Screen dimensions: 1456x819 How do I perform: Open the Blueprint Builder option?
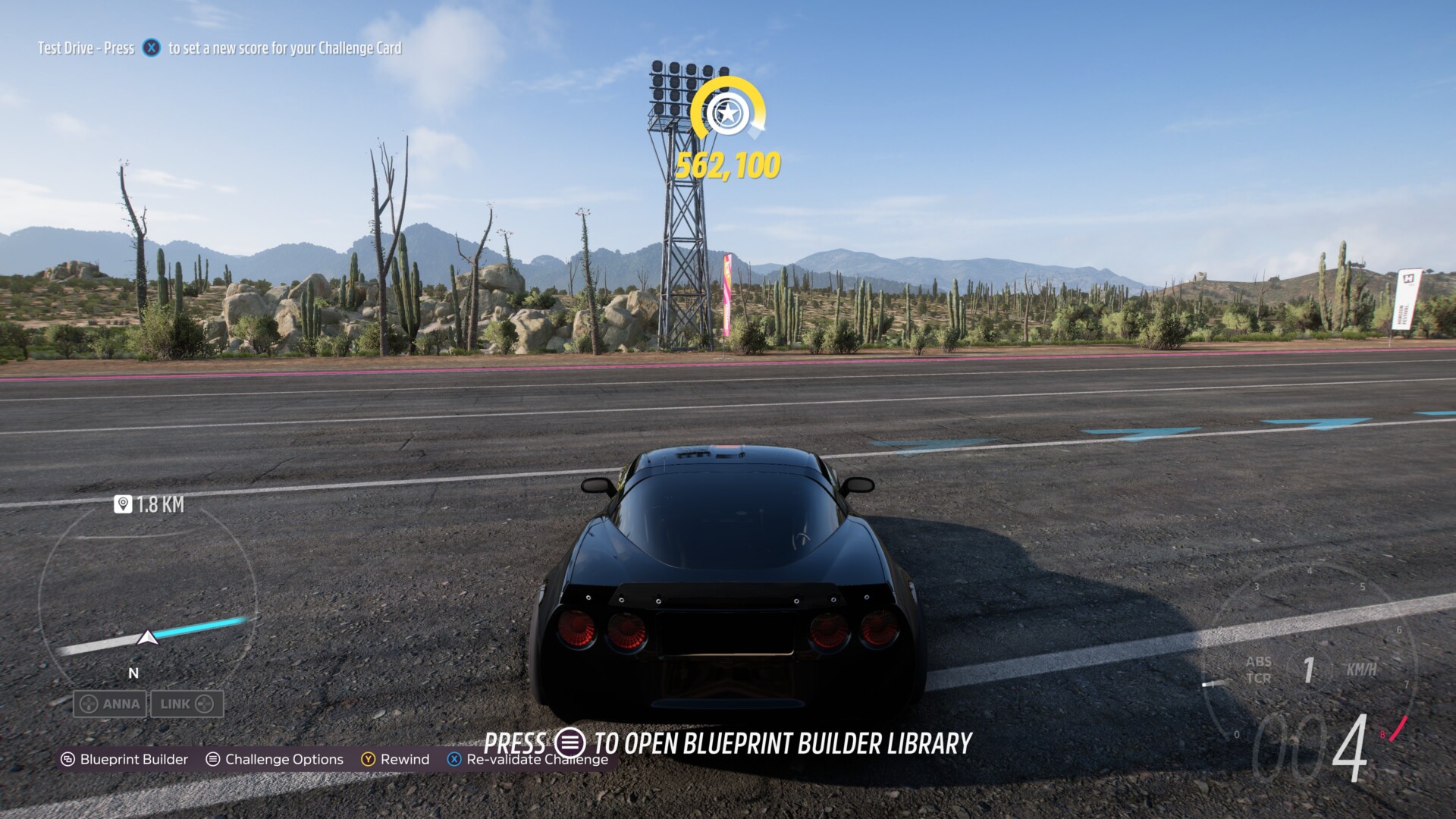(125, 759)
